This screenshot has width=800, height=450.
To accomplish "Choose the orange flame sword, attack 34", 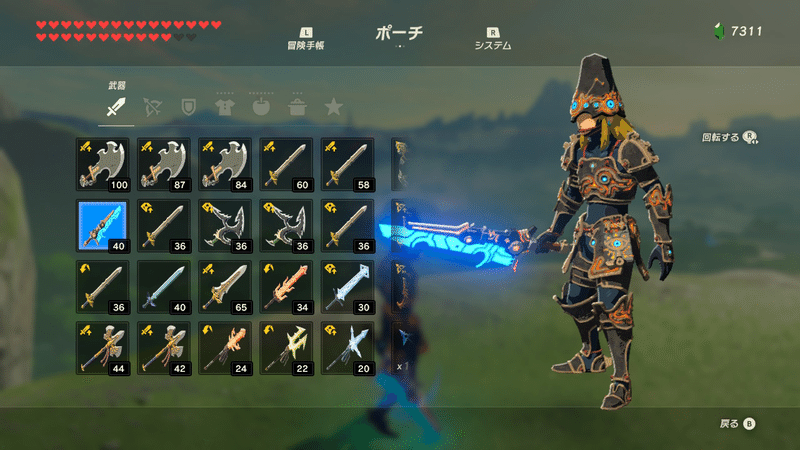I will tap(287, 286).
